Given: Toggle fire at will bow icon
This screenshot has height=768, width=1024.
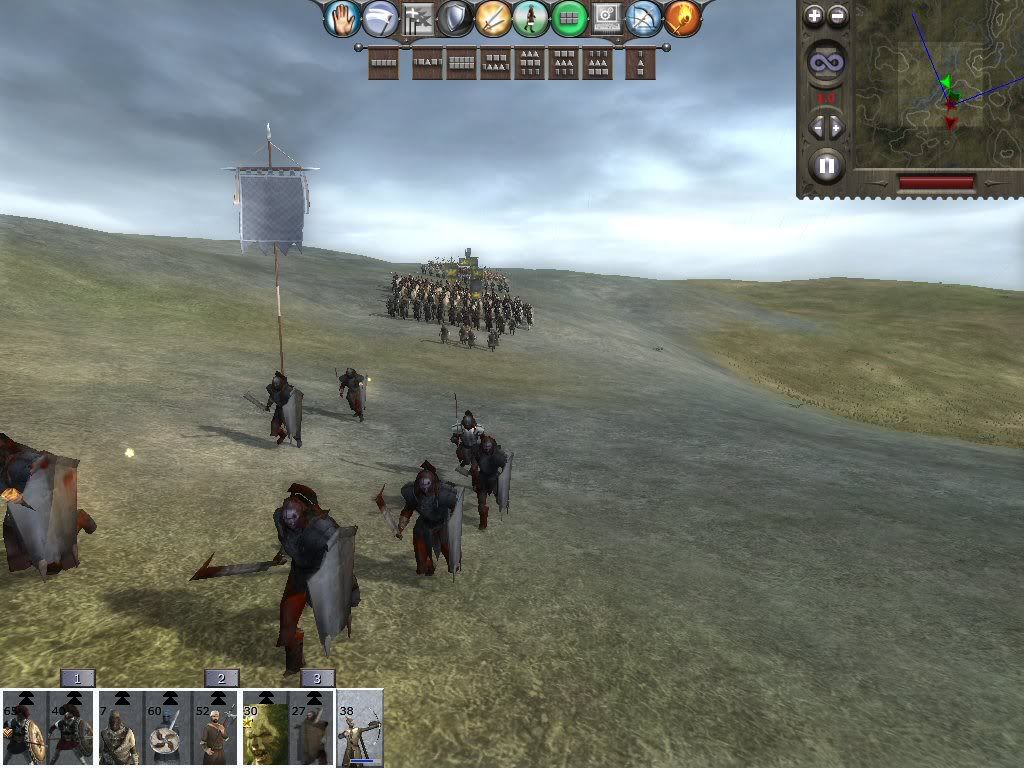Looking at the screenshot, I should point(644,18).
